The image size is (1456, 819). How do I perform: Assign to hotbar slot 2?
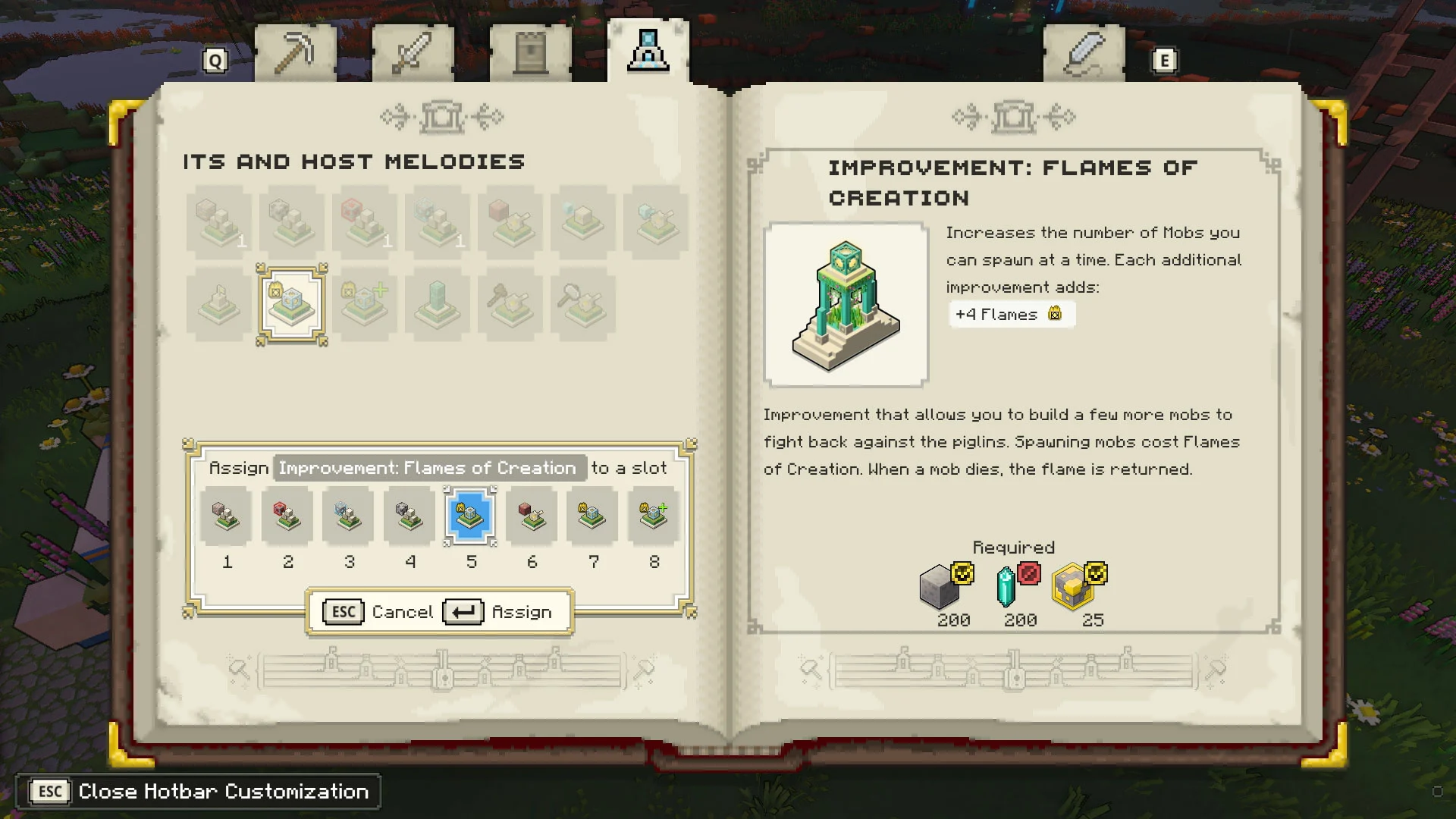click(287, 517)
